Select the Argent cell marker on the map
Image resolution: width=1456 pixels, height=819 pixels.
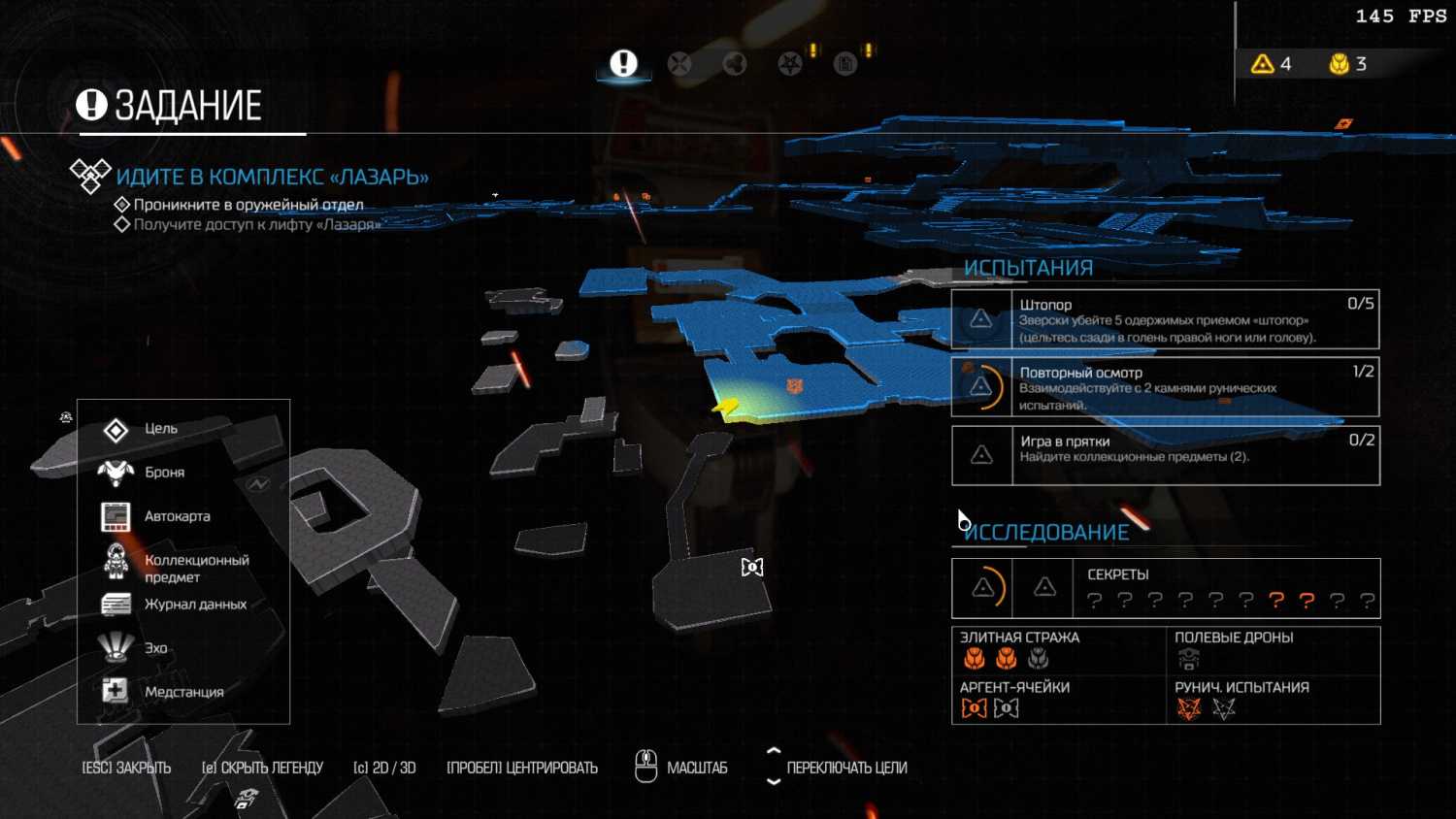point(752,567)
